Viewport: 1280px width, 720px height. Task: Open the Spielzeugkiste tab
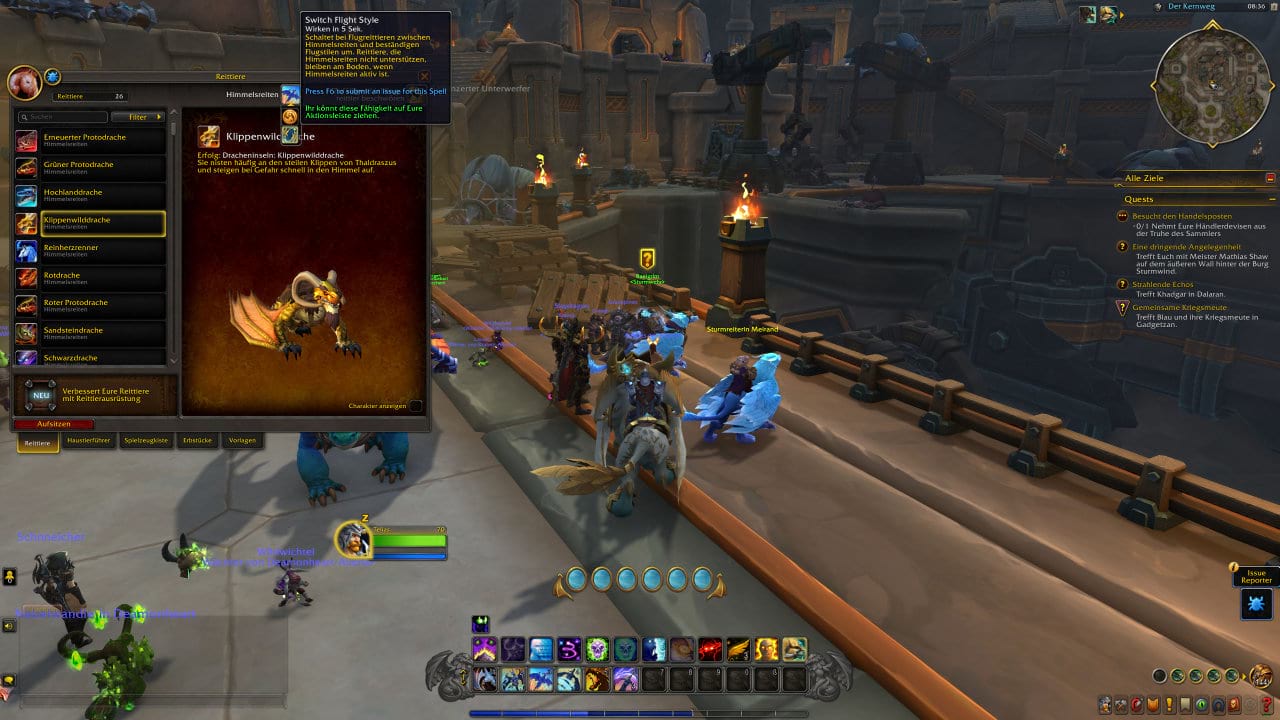(x=146, y=440)
